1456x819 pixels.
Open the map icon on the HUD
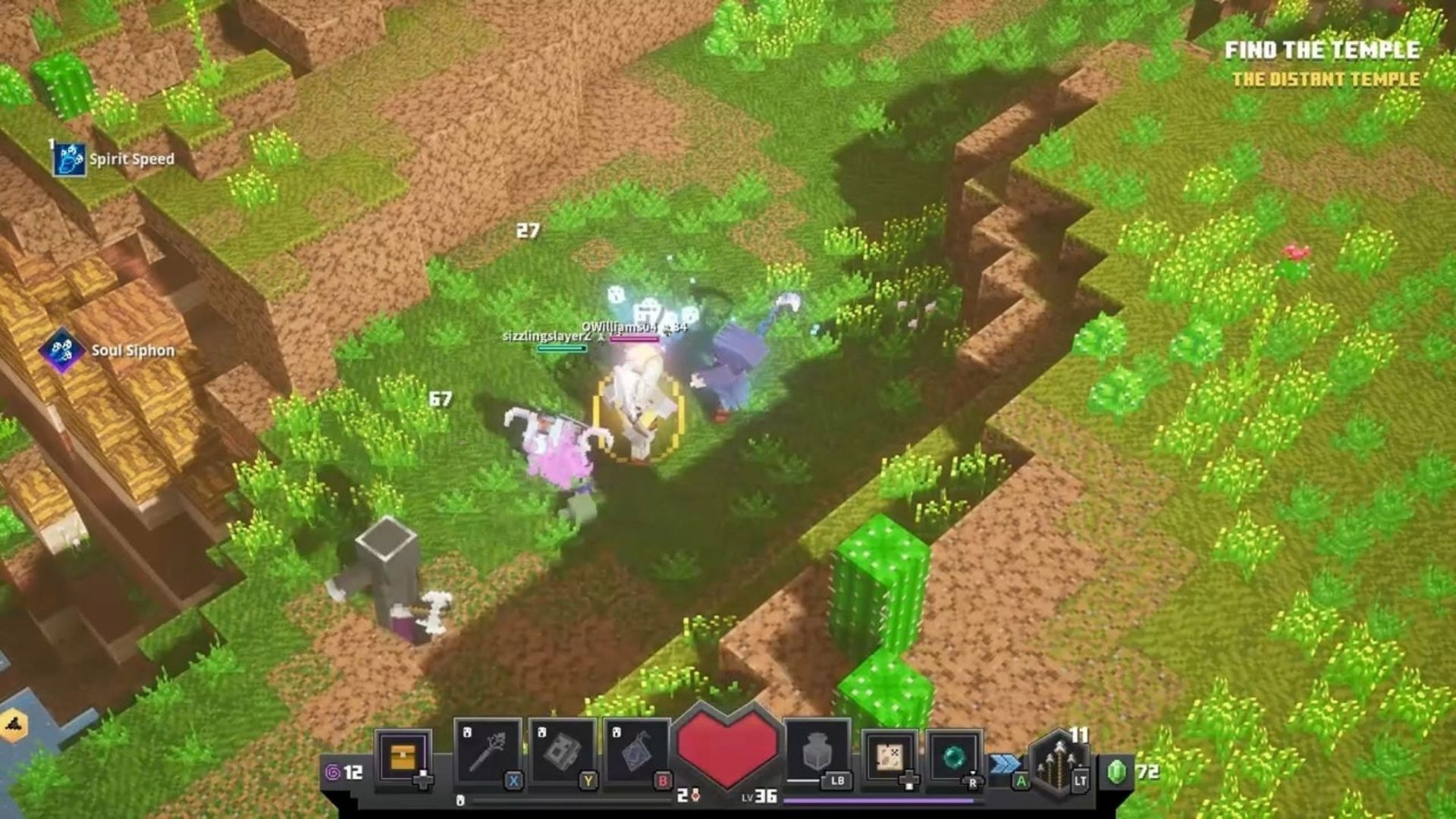point(890,755)
